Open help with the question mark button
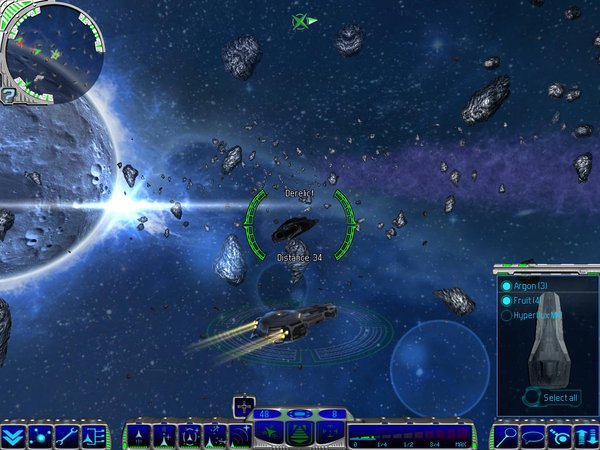 (9, 96)
